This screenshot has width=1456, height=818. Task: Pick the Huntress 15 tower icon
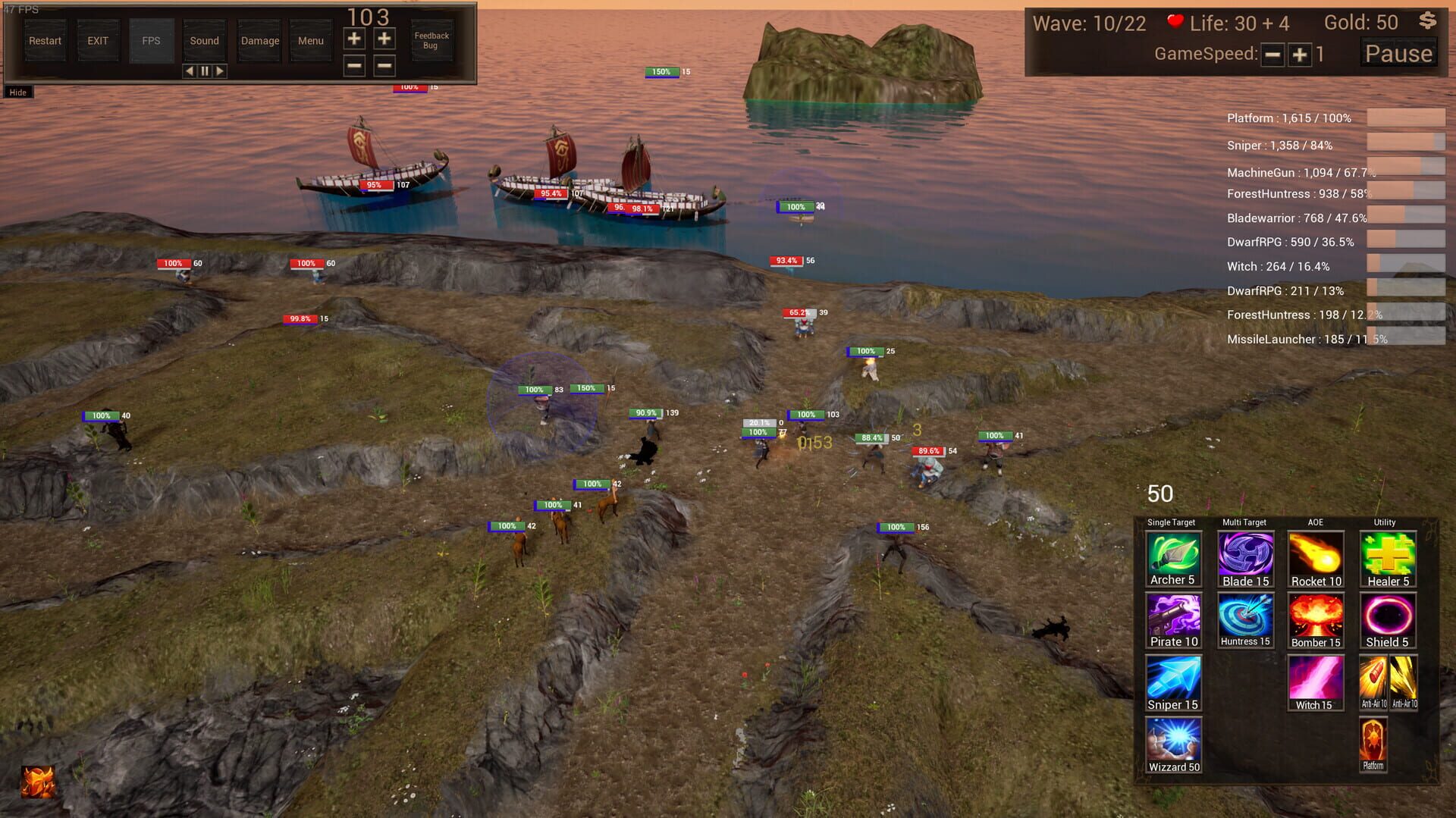coord(1244,618)
